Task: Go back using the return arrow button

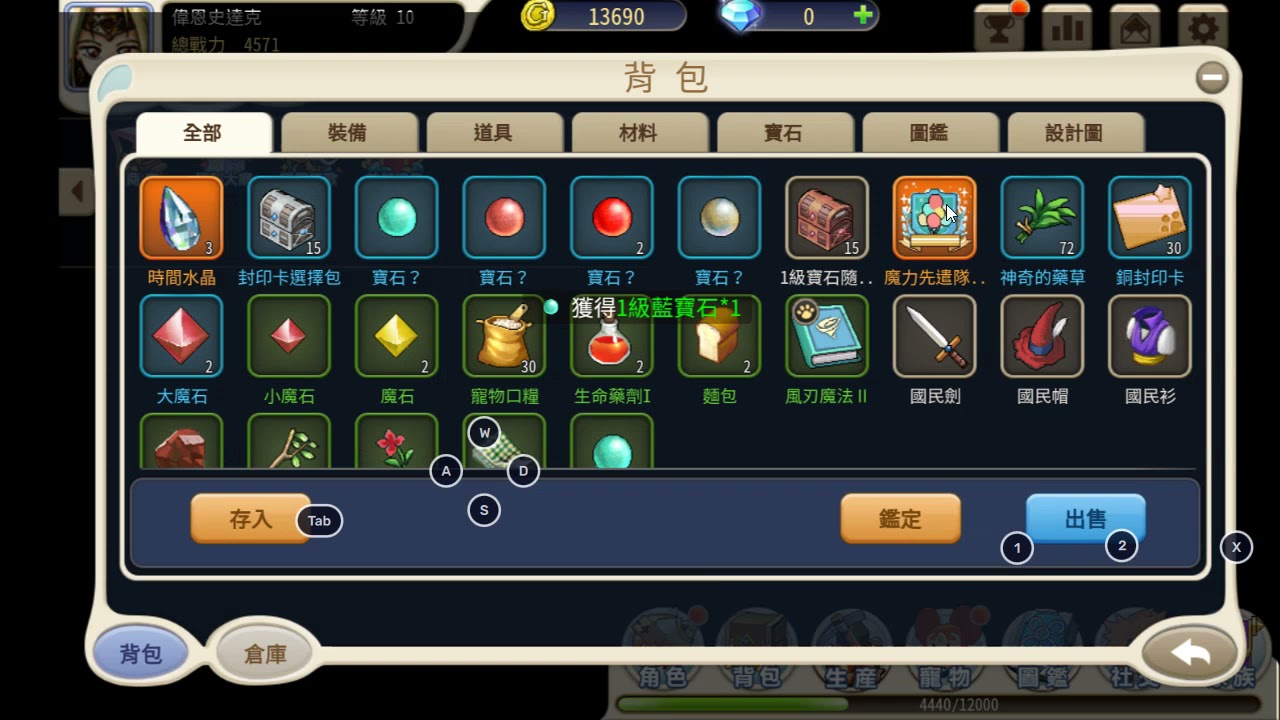Action: click(x=1190, y=653)
